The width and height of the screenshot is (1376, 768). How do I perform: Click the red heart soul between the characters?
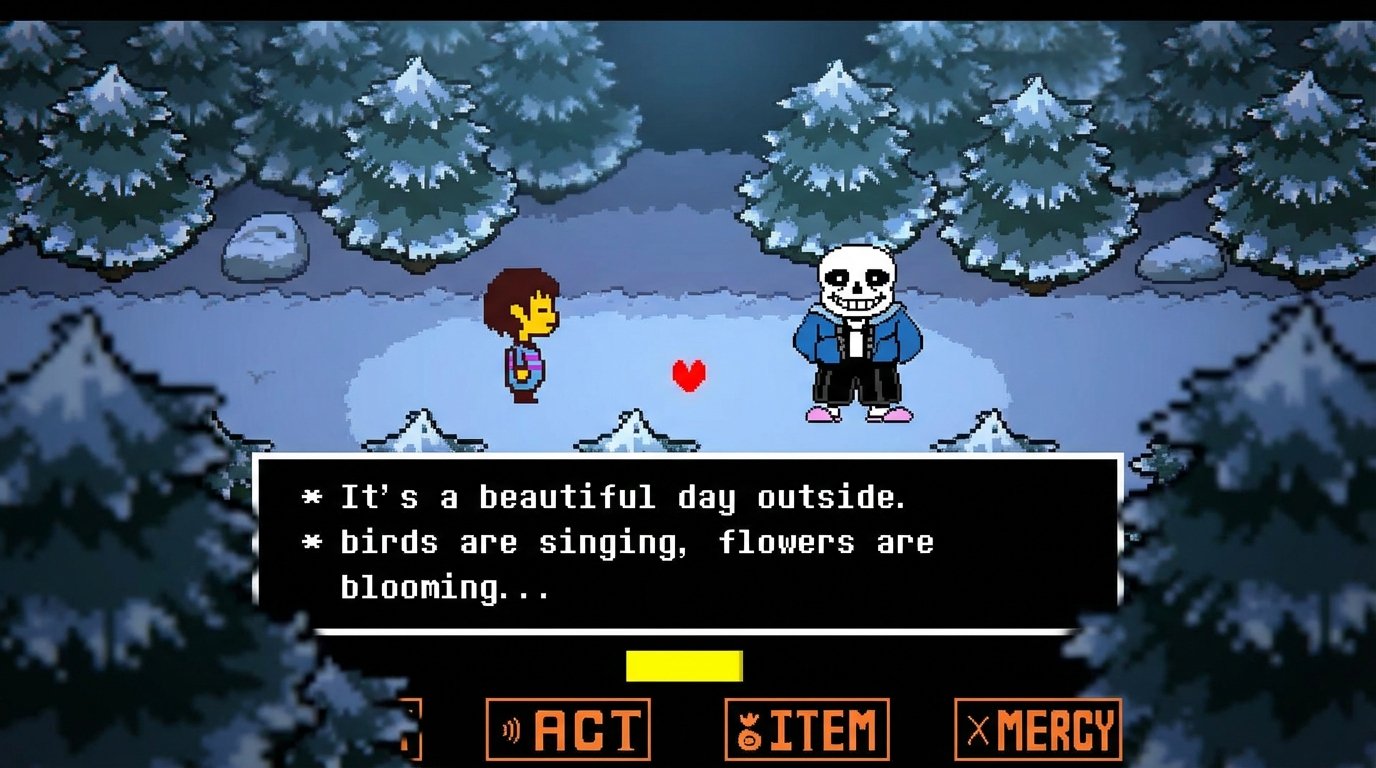(x=688, y=377)
